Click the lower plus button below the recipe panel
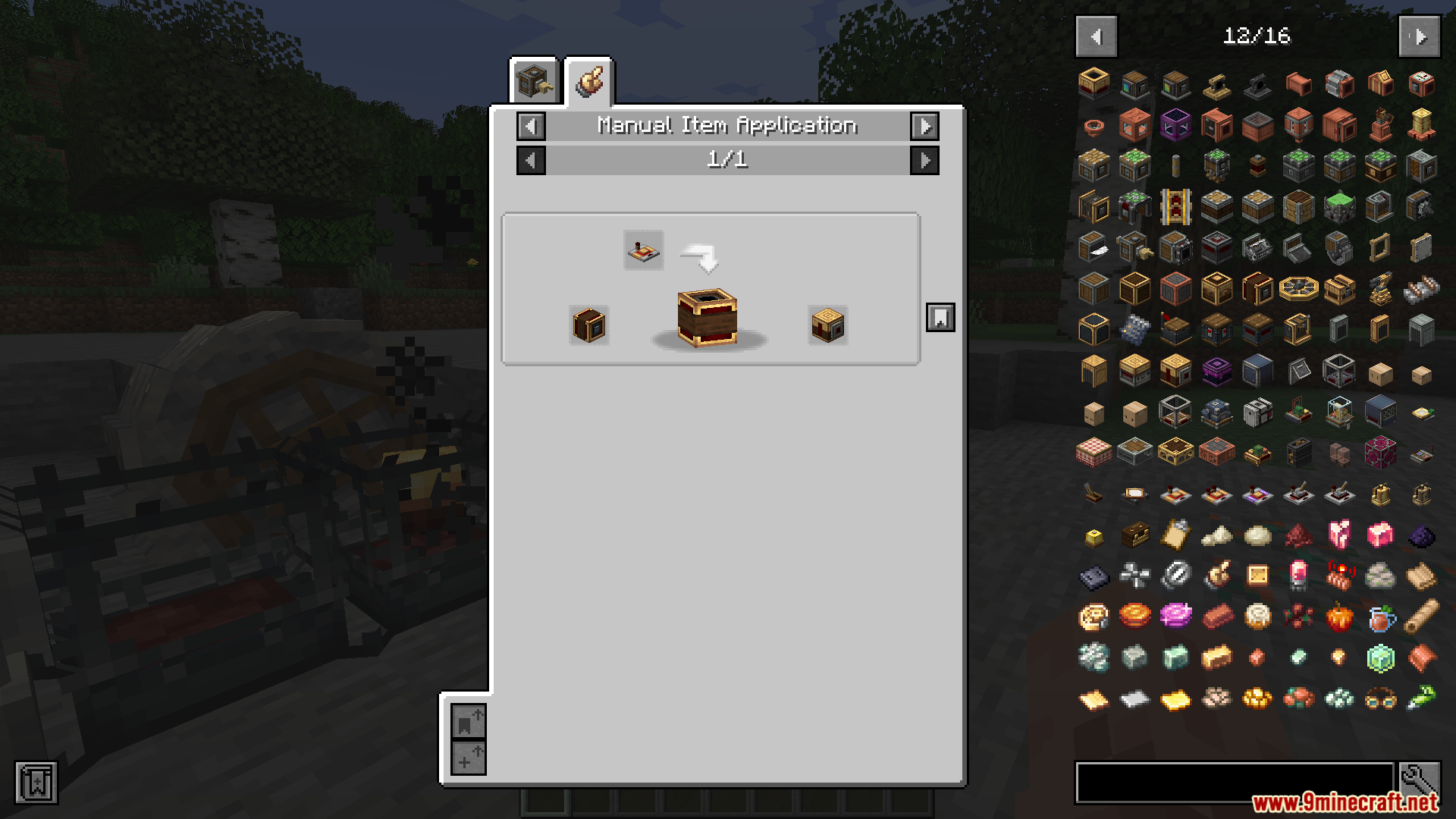 click(469, 758)
